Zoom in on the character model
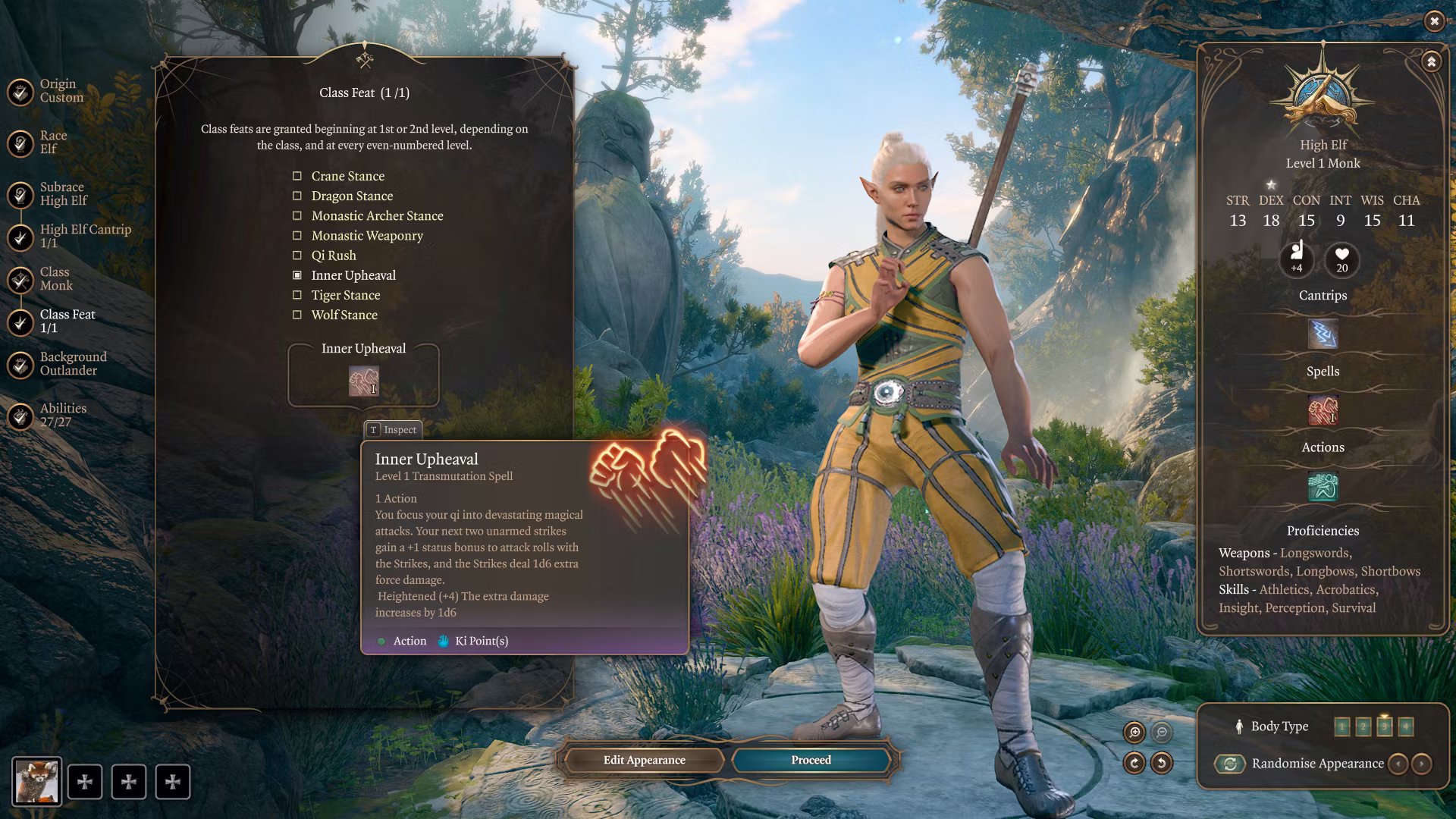The height and width of the screenshot is (819, 1456). click(x=1134, y=732)
